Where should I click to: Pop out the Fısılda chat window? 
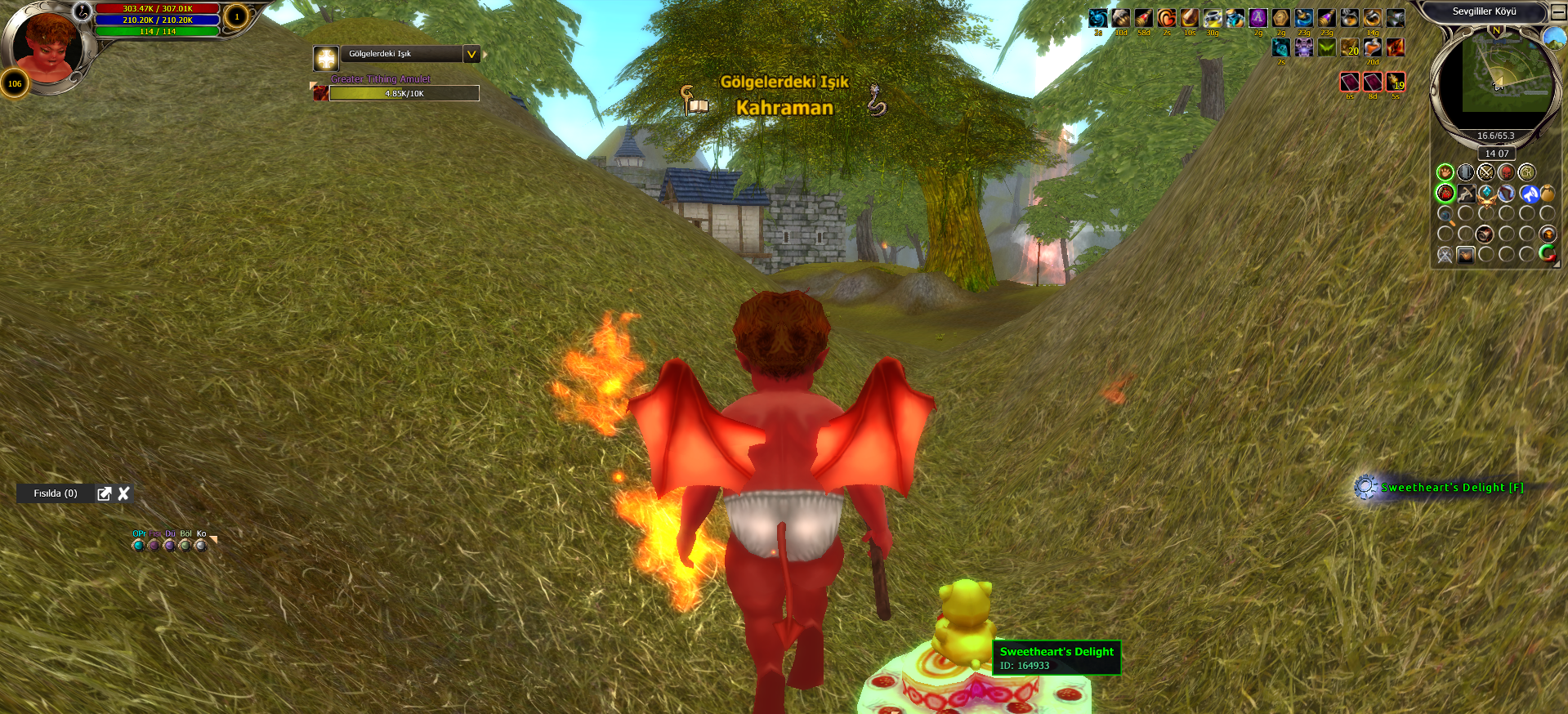click(104, 493)
